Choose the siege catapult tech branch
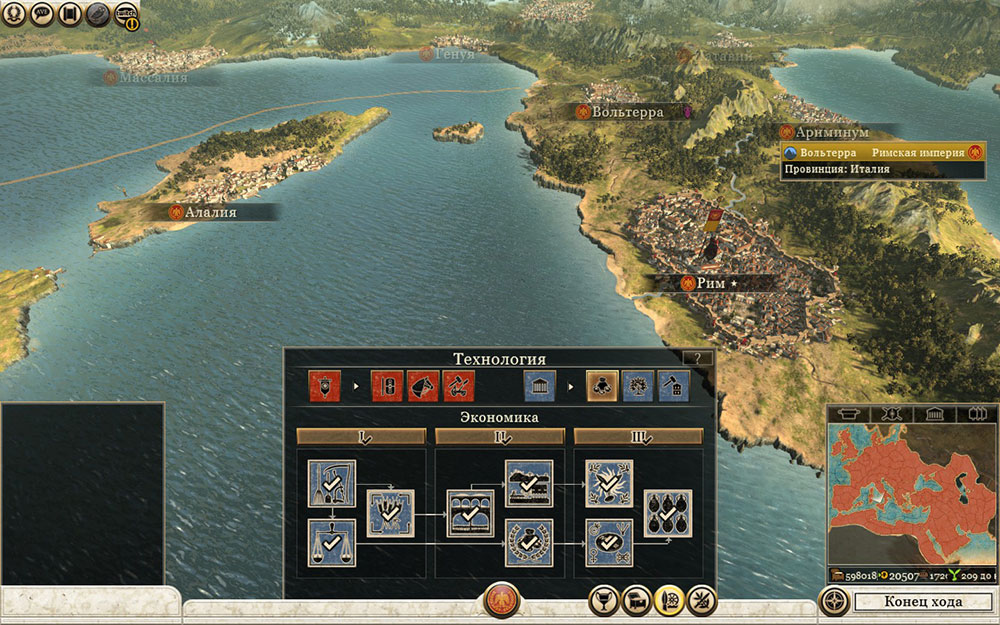This screenshot has width=1000, height=625. (458, 385)
